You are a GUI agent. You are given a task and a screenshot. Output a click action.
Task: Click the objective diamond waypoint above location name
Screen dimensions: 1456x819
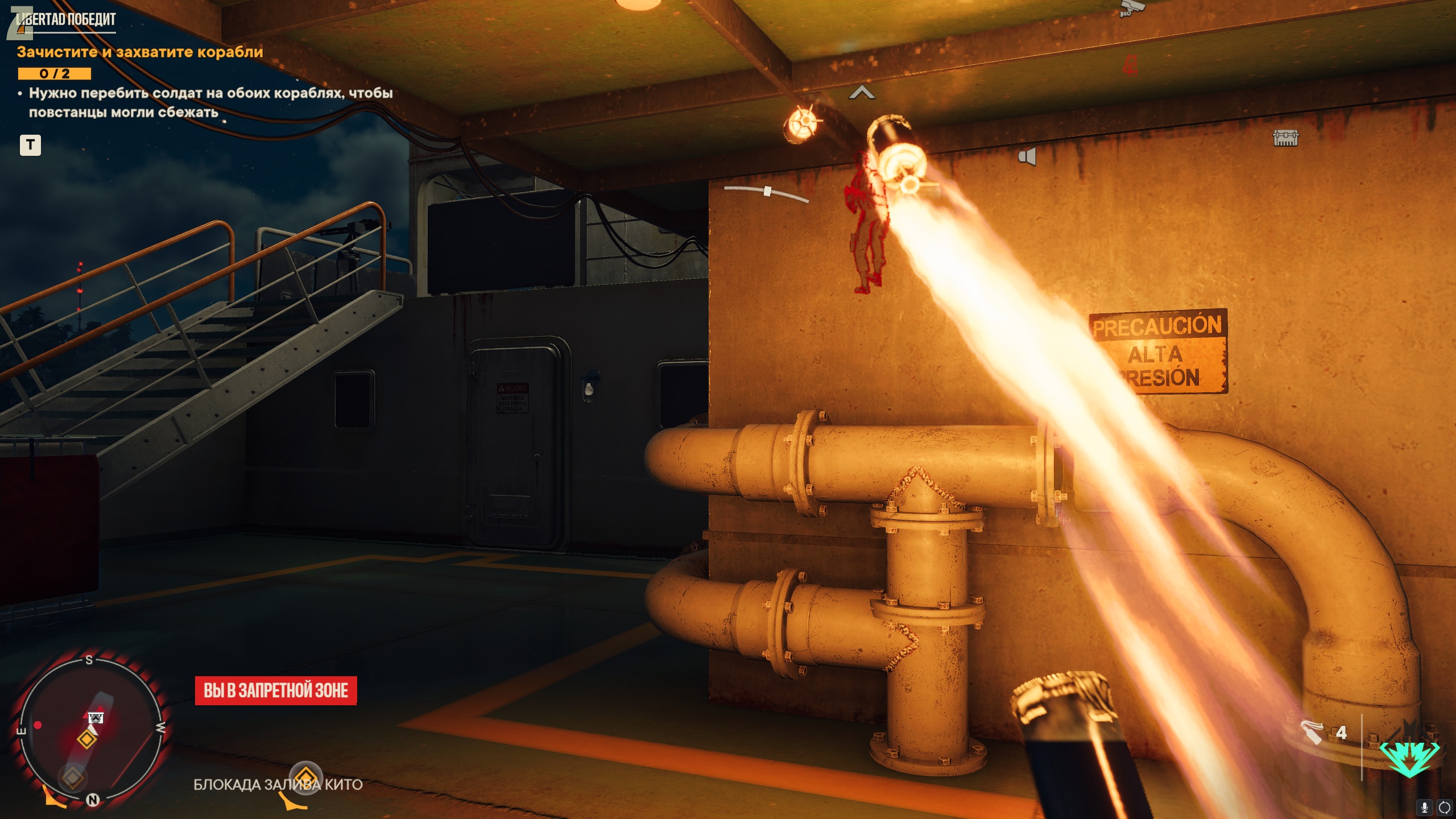click(x=305, y=777)
